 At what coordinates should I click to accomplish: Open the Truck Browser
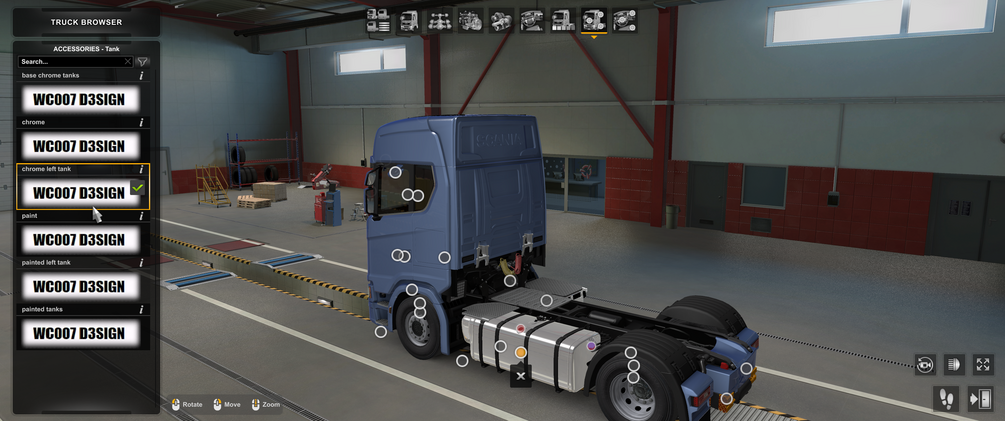click(86, 21)
